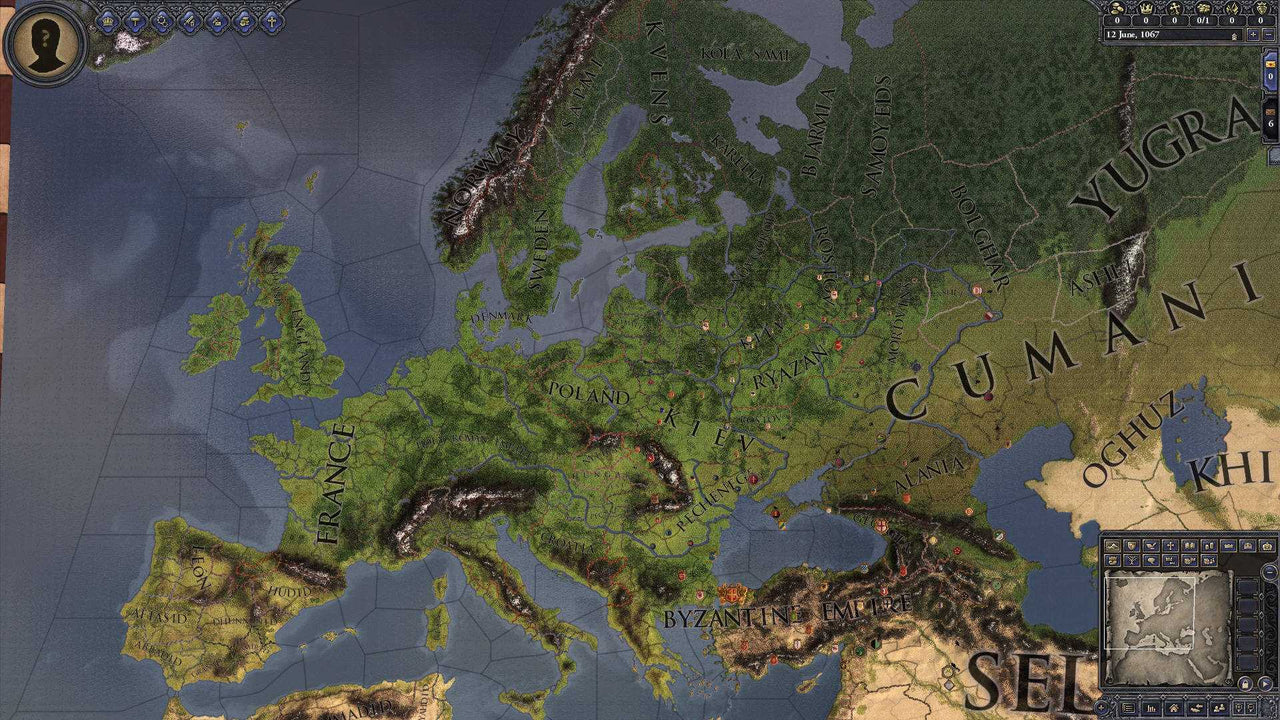The height and width of the screenshot is (720, 1280).
Task: Select the cross icon map mode
Action: click(x=1170, y=546)
